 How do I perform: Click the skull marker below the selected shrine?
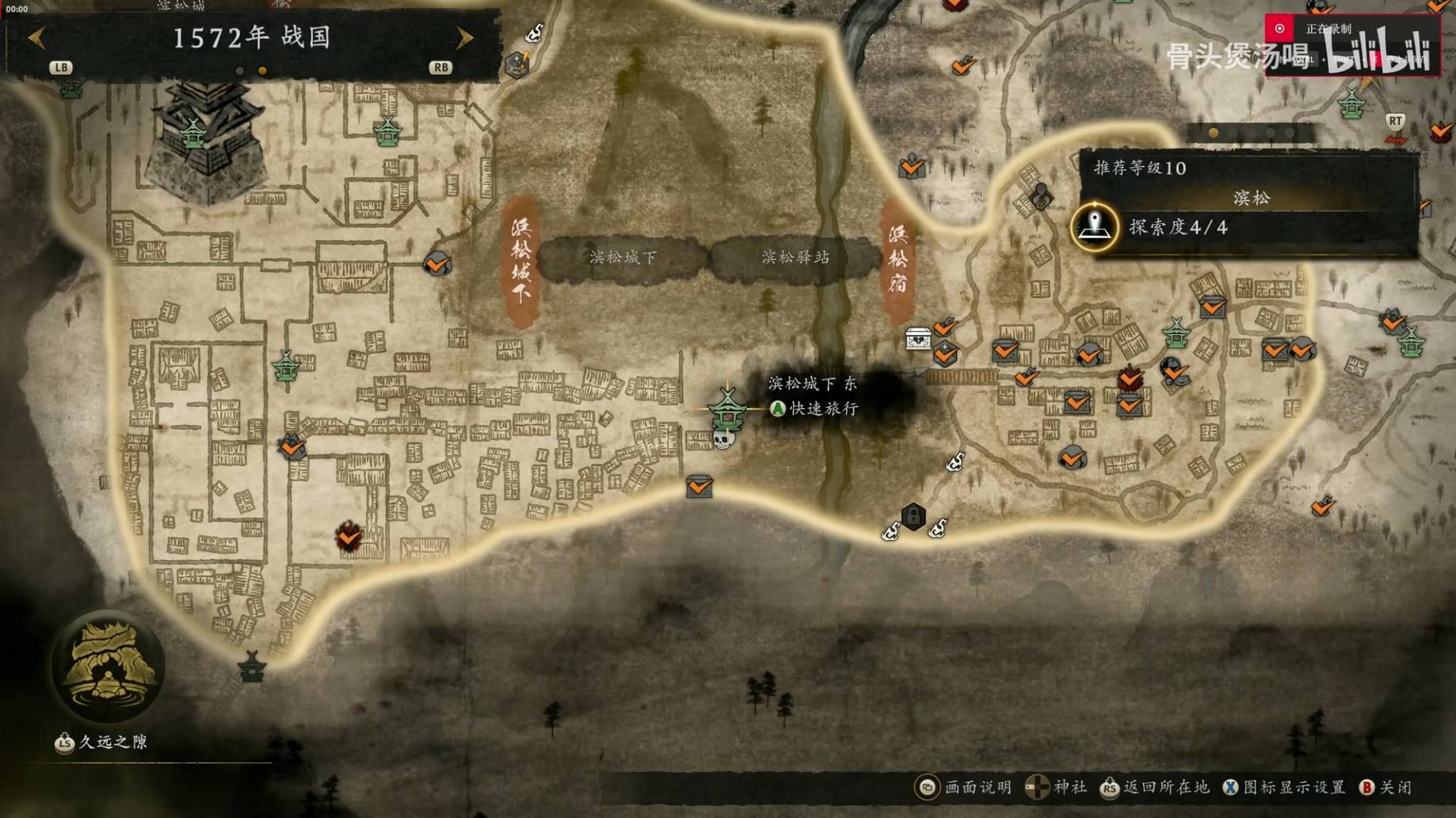724,438
